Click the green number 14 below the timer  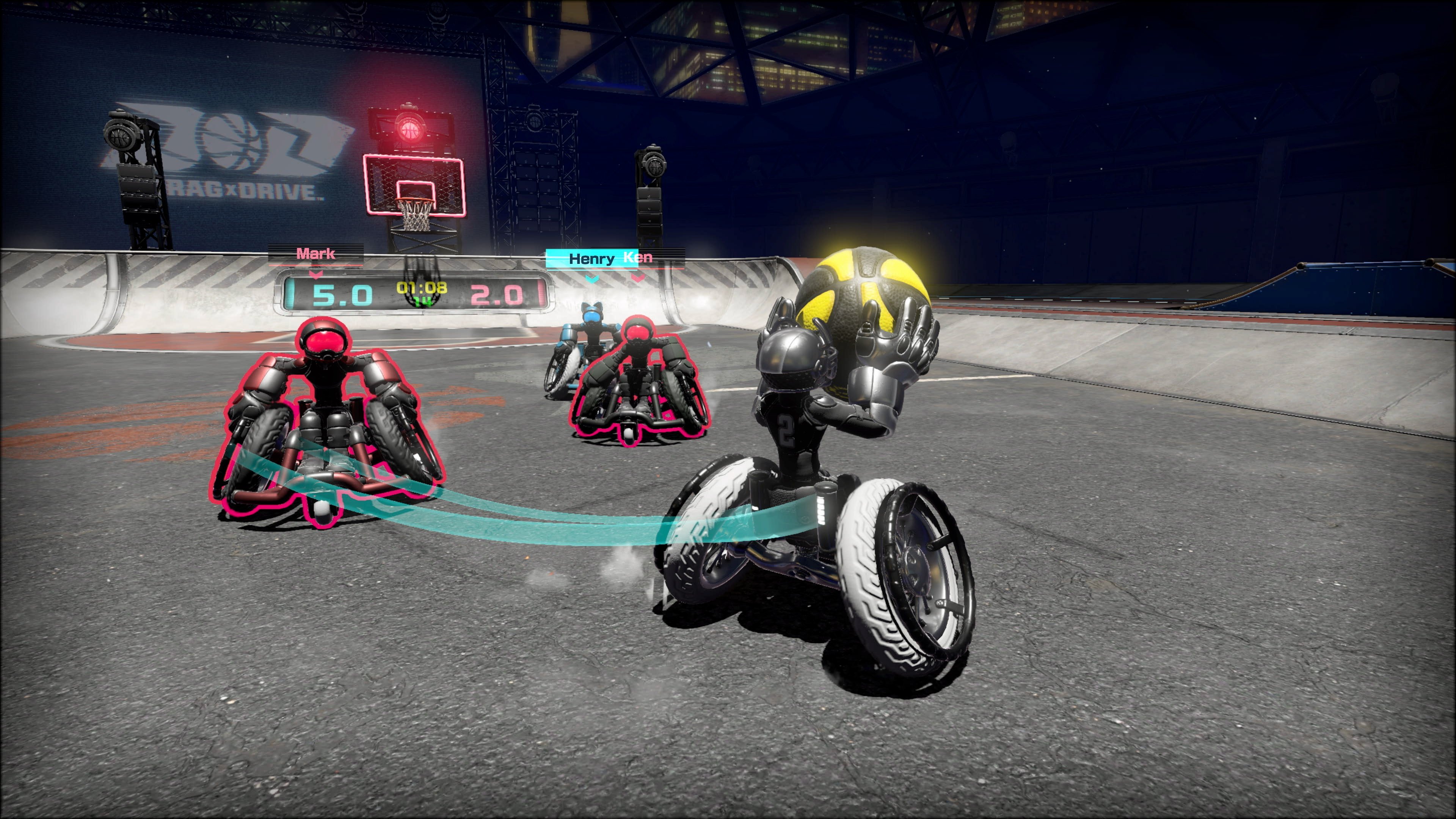click(423, 305)
